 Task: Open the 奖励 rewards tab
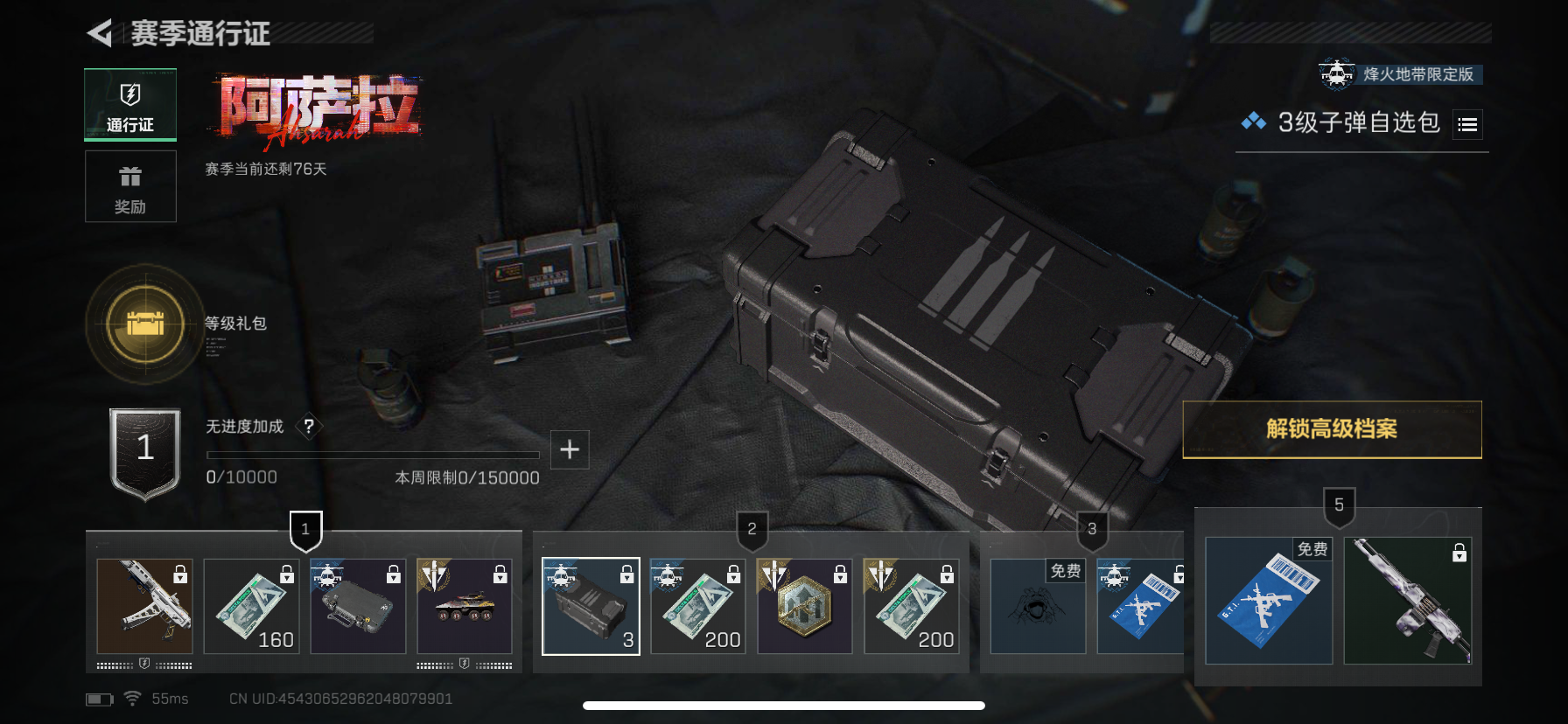point(130,186)
